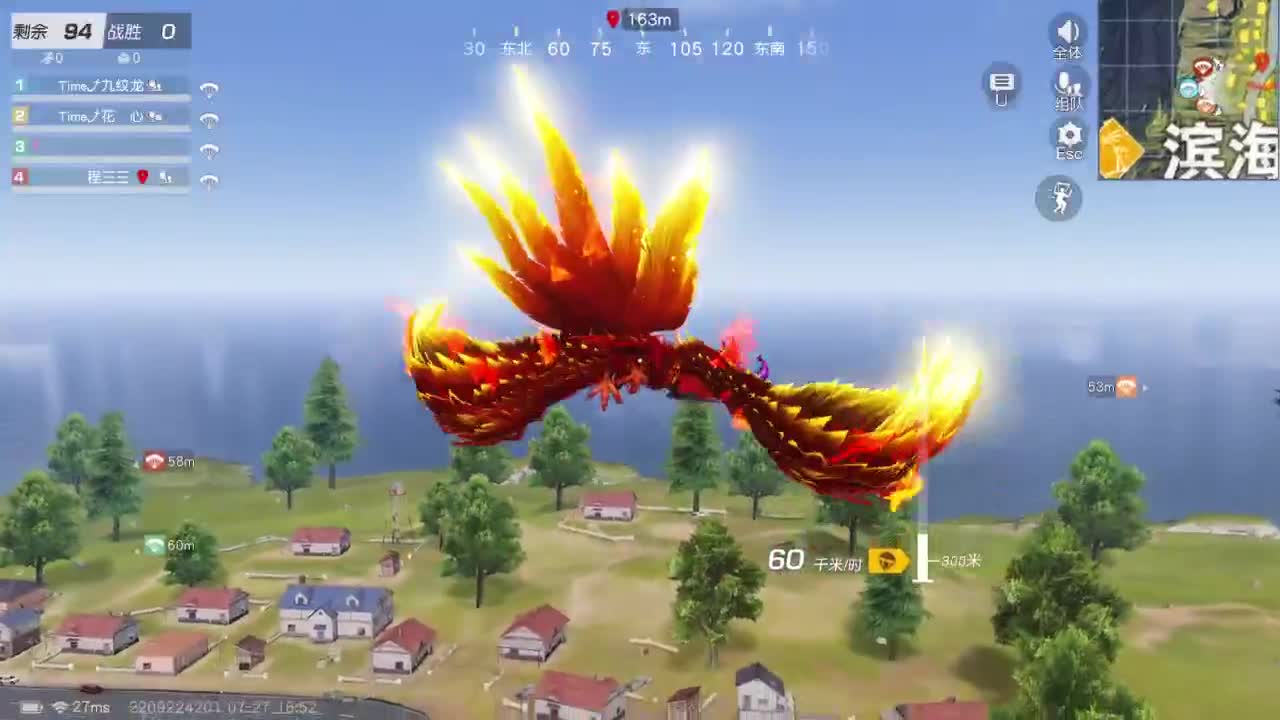
Task: Select the 战胜 0 eliminations counter
Action: tap(141, 31)
